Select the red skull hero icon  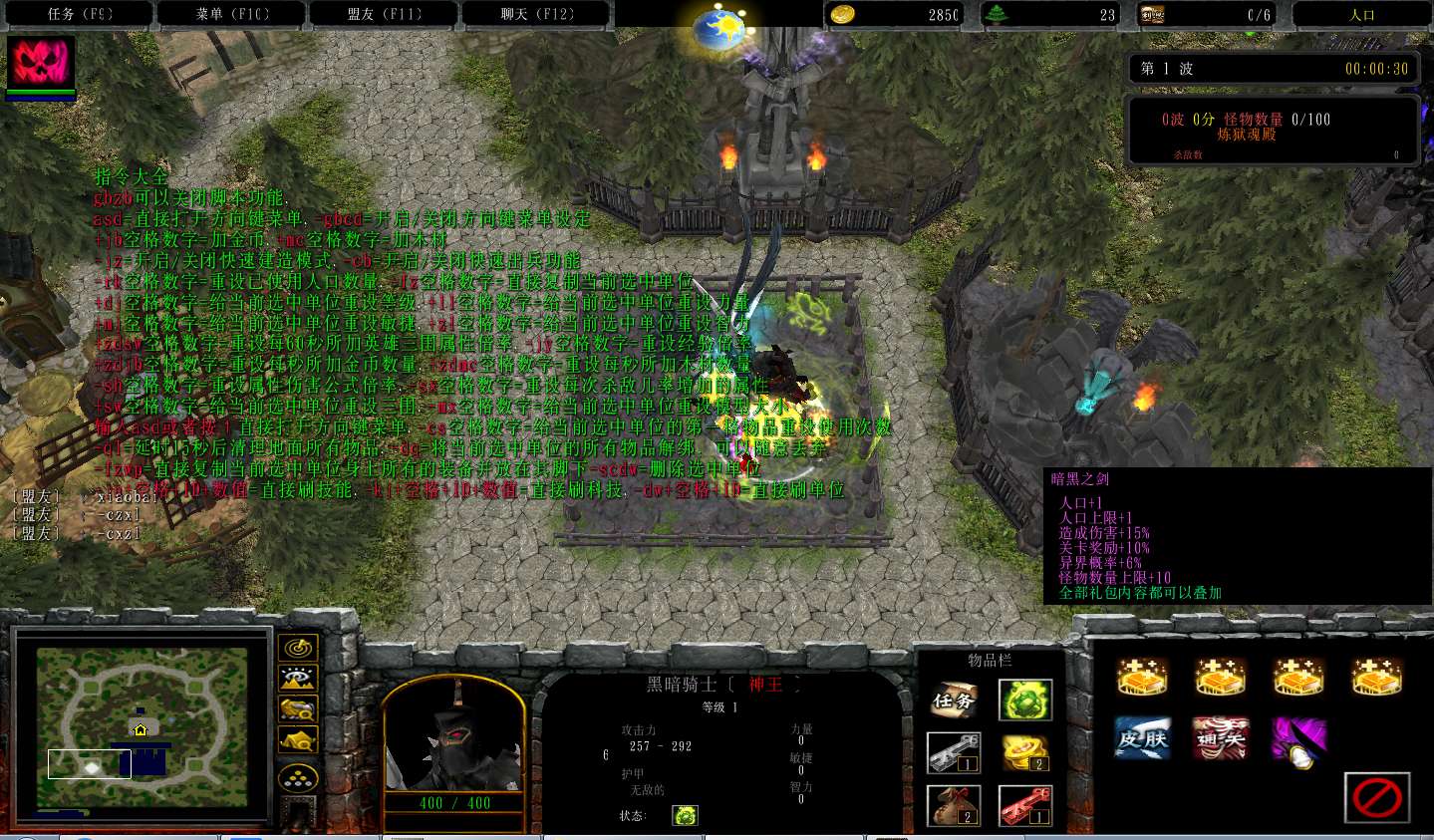[41, 63]
